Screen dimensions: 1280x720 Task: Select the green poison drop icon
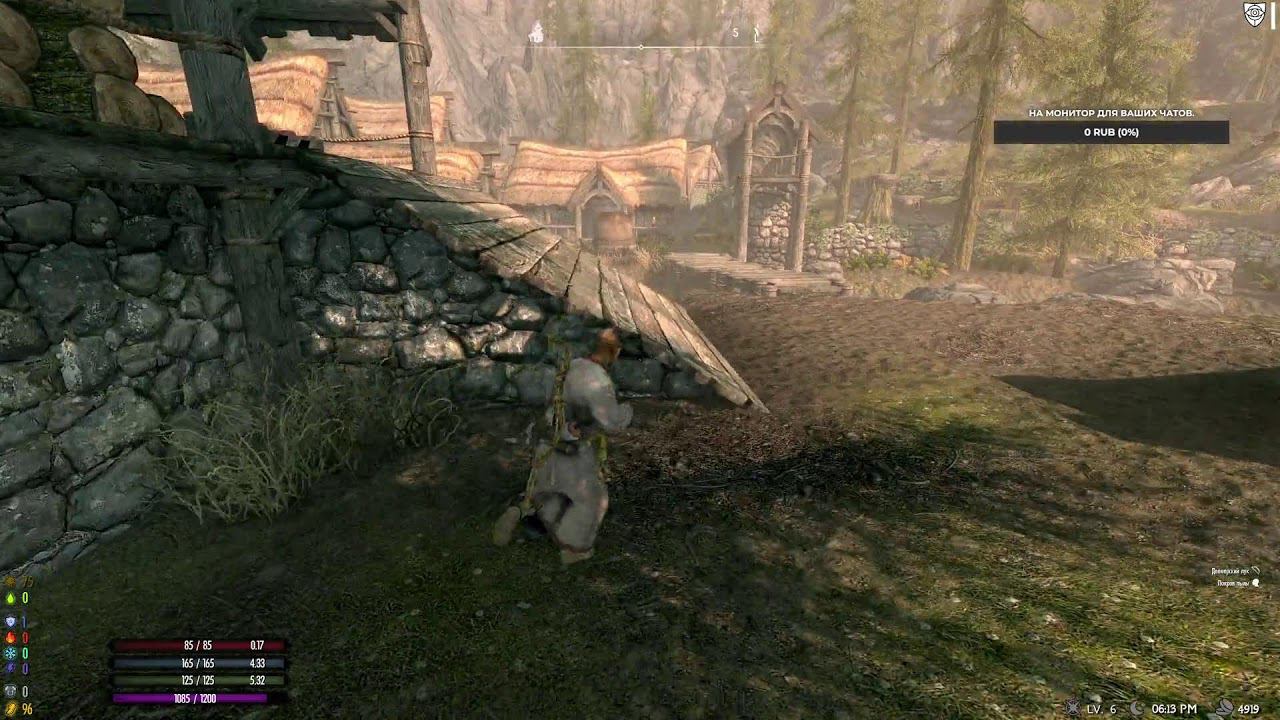tap(10, 598)
